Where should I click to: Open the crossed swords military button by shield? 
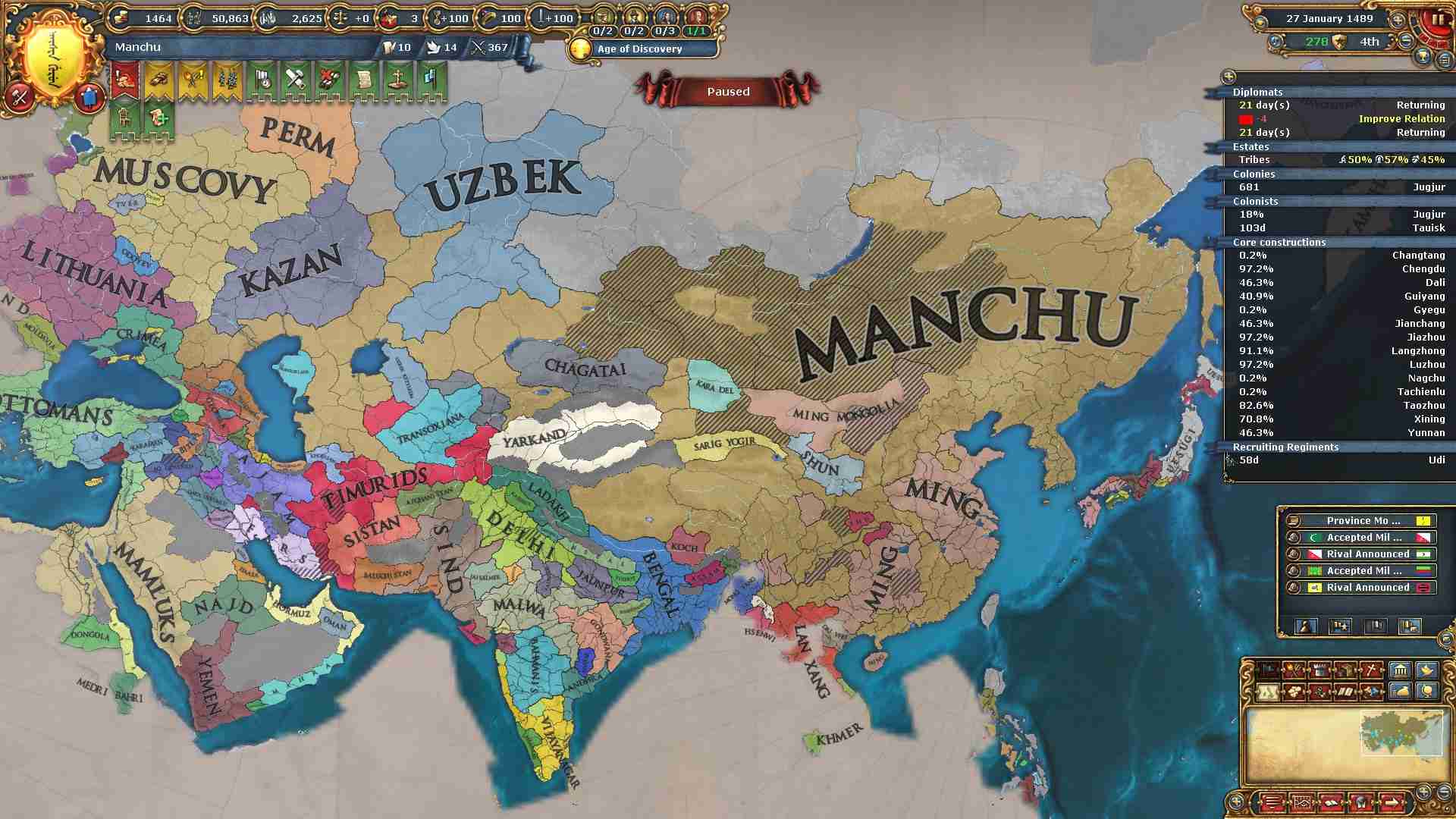coord(20,97)
